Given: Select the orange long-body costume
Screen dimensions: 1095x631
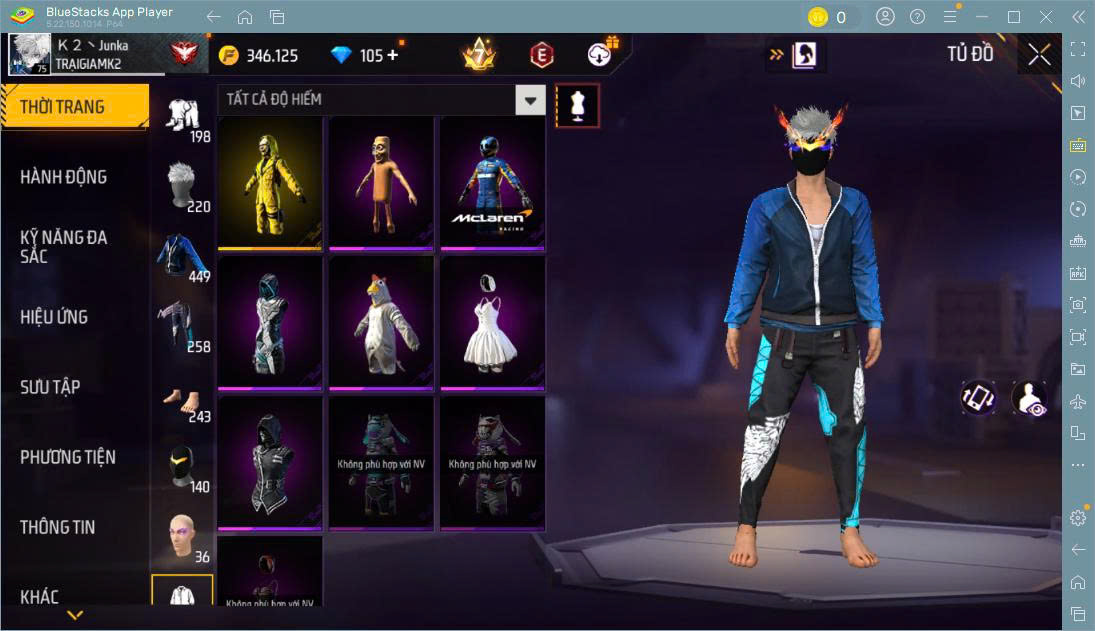Looking at the screenshot, I should [x=381, y=183].
